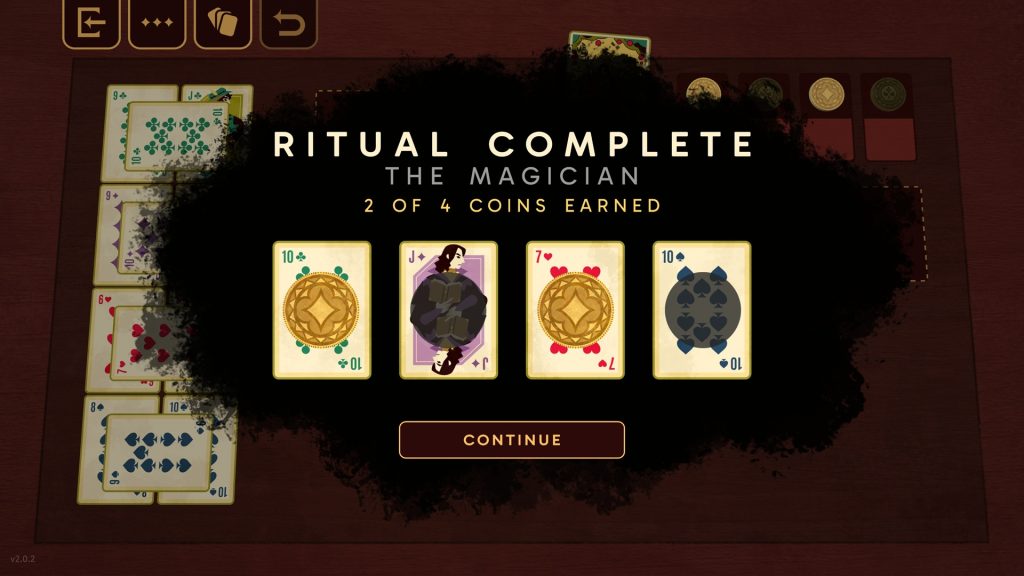Select the 10 of clubs result card
The width and height of the screenshot is (1024, 576).
(x=322, y=310)
